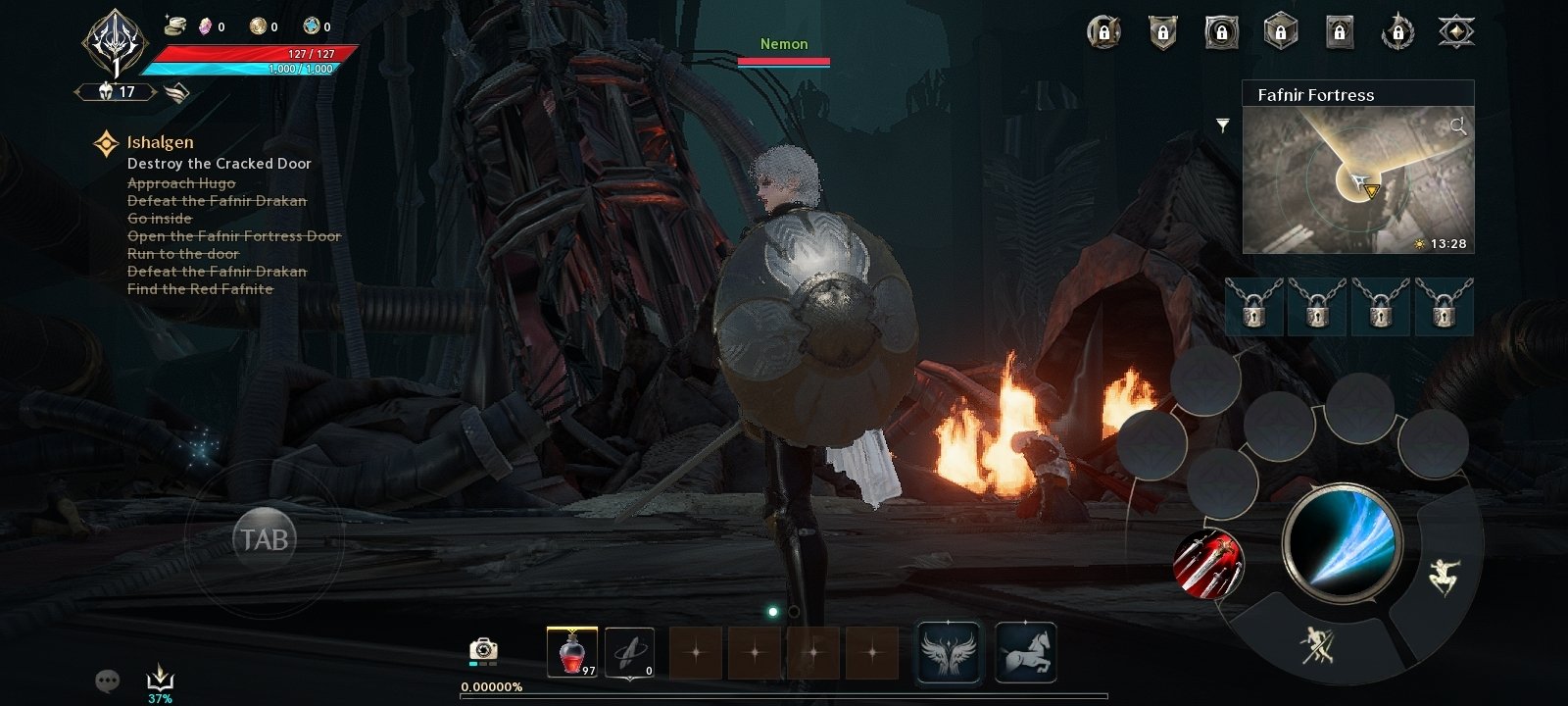
Task: Open the Fafnir Fortress minimap
Action: (1357, 179)
